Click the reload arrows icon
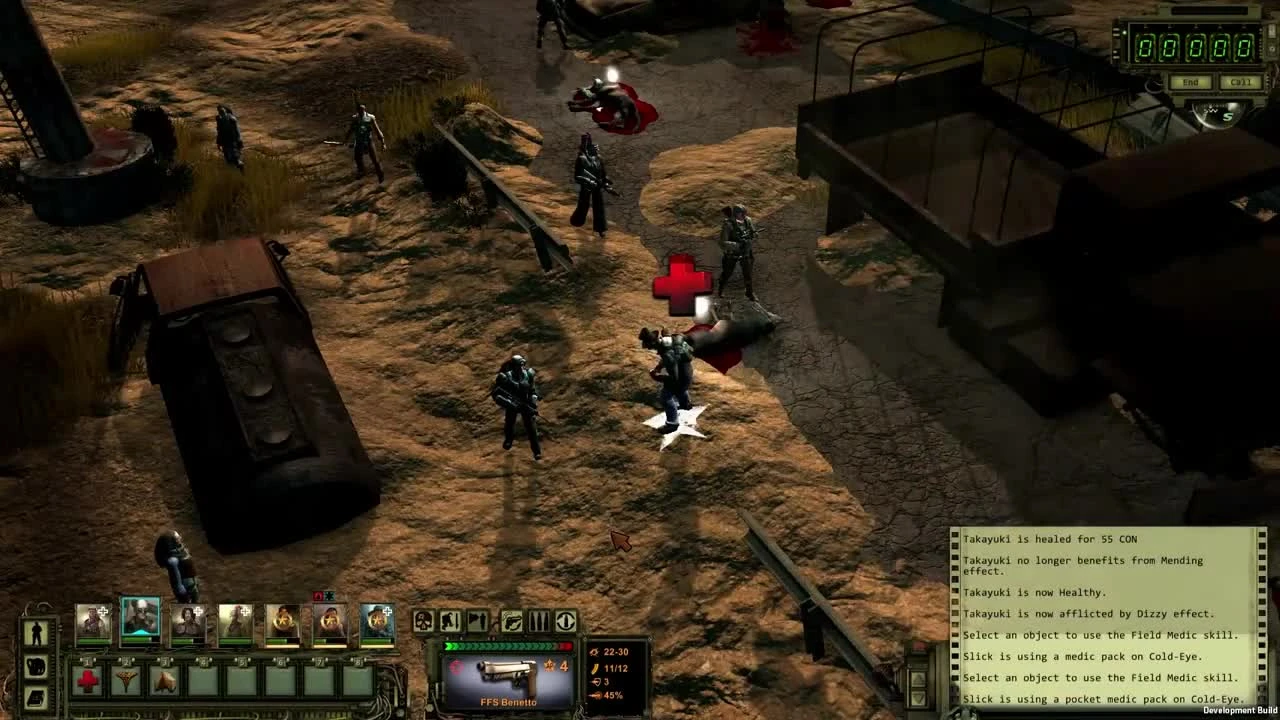The height and width of the screenshot is (720, 1280). pyautogui.click(x=566, y=622)
